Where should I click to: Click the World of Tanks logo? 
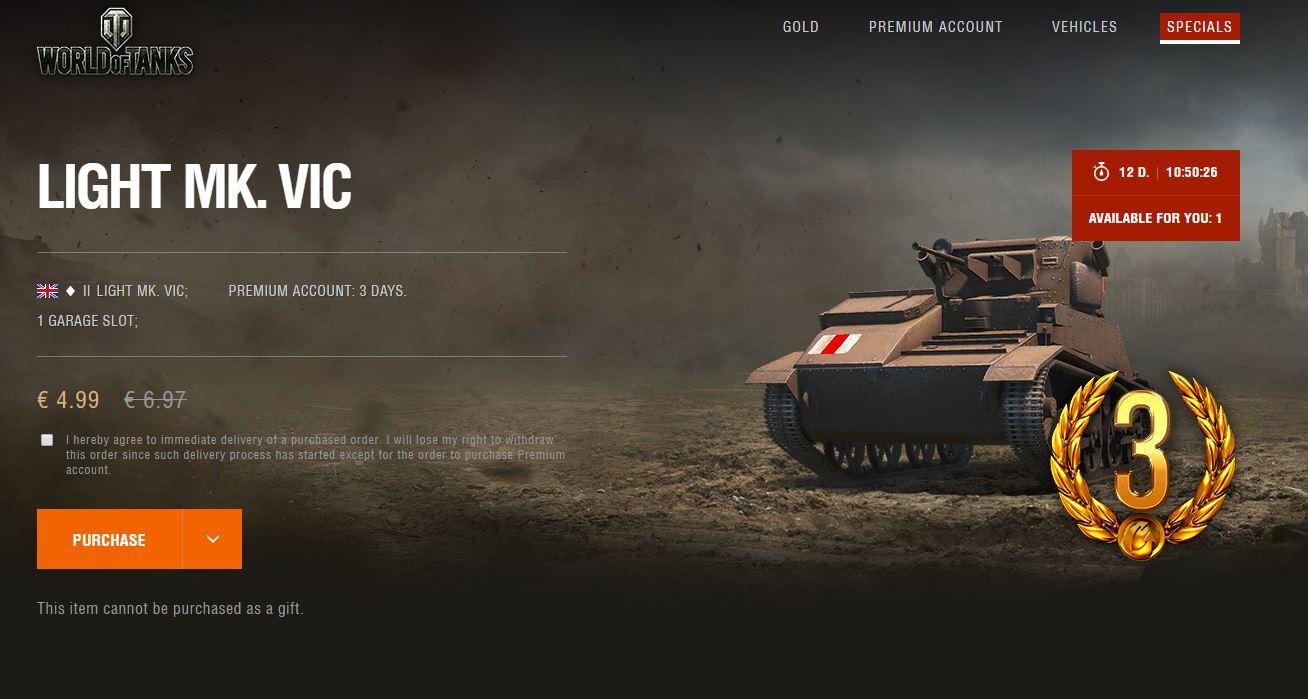pyautogui.click(x=115, y=44)
